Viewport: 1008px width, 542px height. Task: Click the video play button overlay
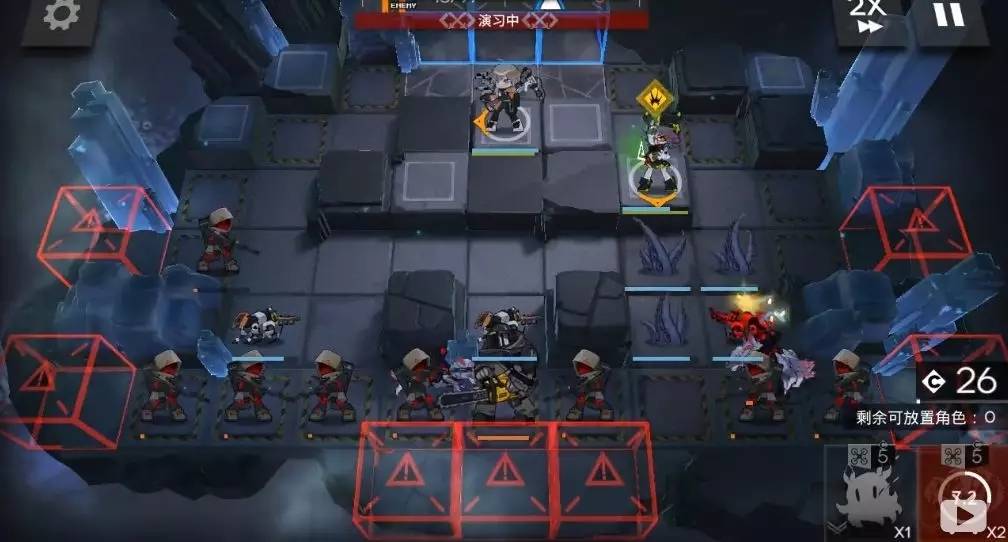coord(966,516)
